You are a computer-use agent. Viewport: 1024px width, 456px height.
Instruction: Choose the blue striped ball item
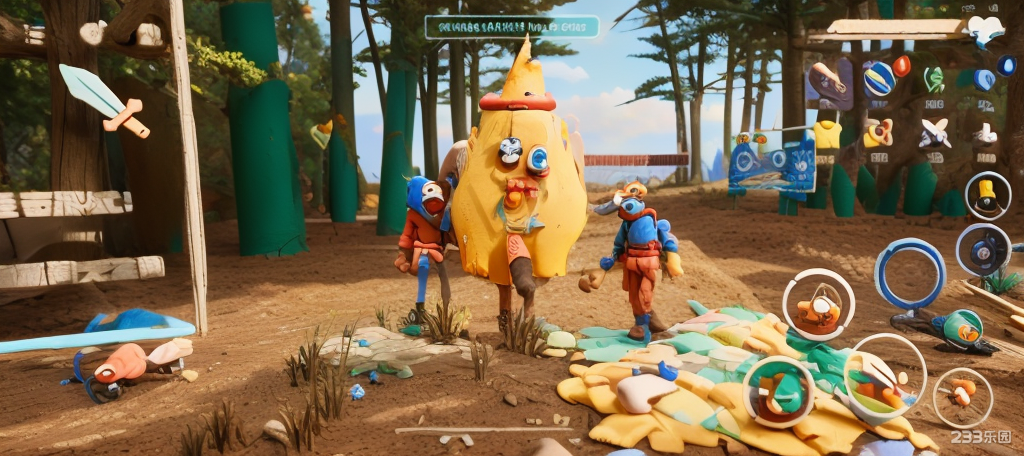(x=878, y=79)
